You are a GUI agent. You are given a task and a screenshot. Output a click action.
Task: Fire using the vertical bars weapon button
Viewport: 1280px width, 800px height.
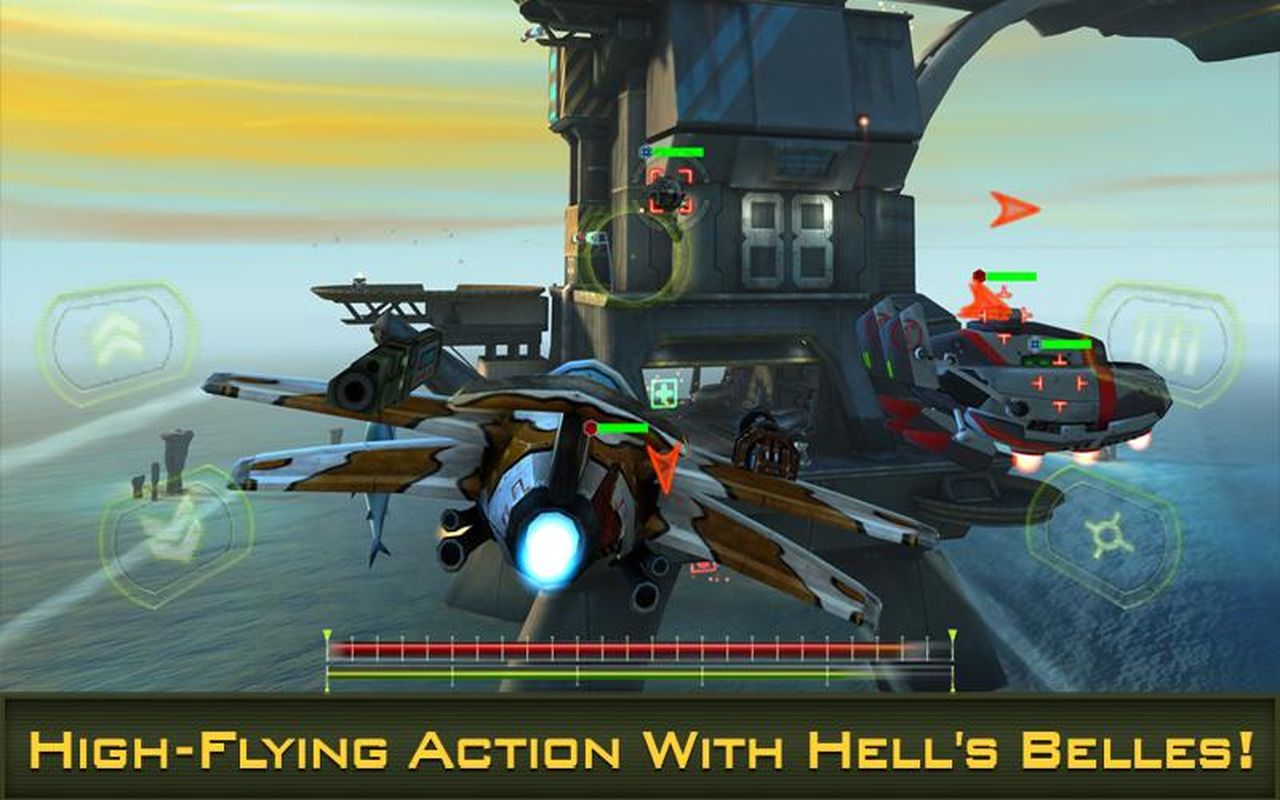coord(1165,343)
